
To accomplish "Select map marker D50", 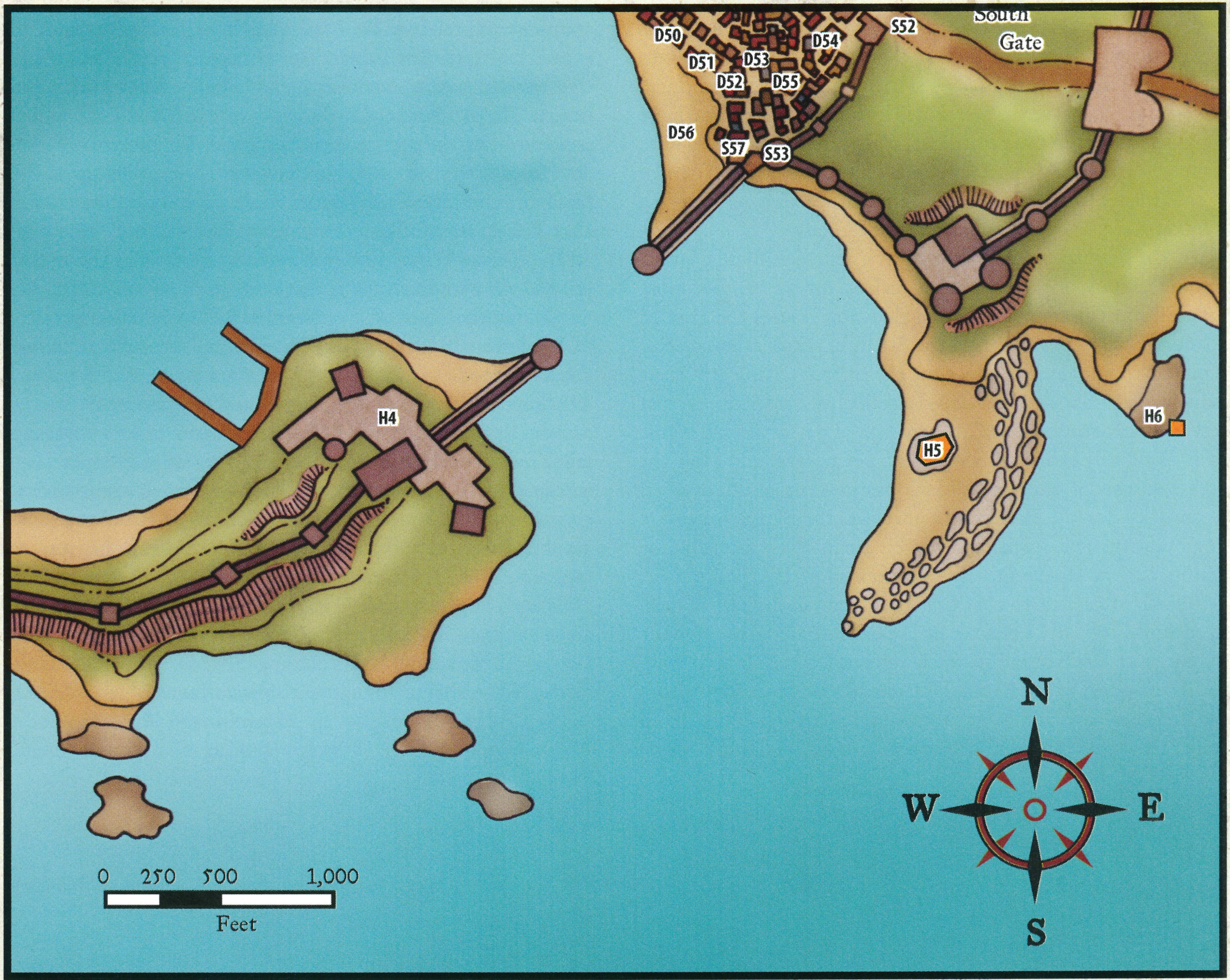I will (x=667, y=36).
